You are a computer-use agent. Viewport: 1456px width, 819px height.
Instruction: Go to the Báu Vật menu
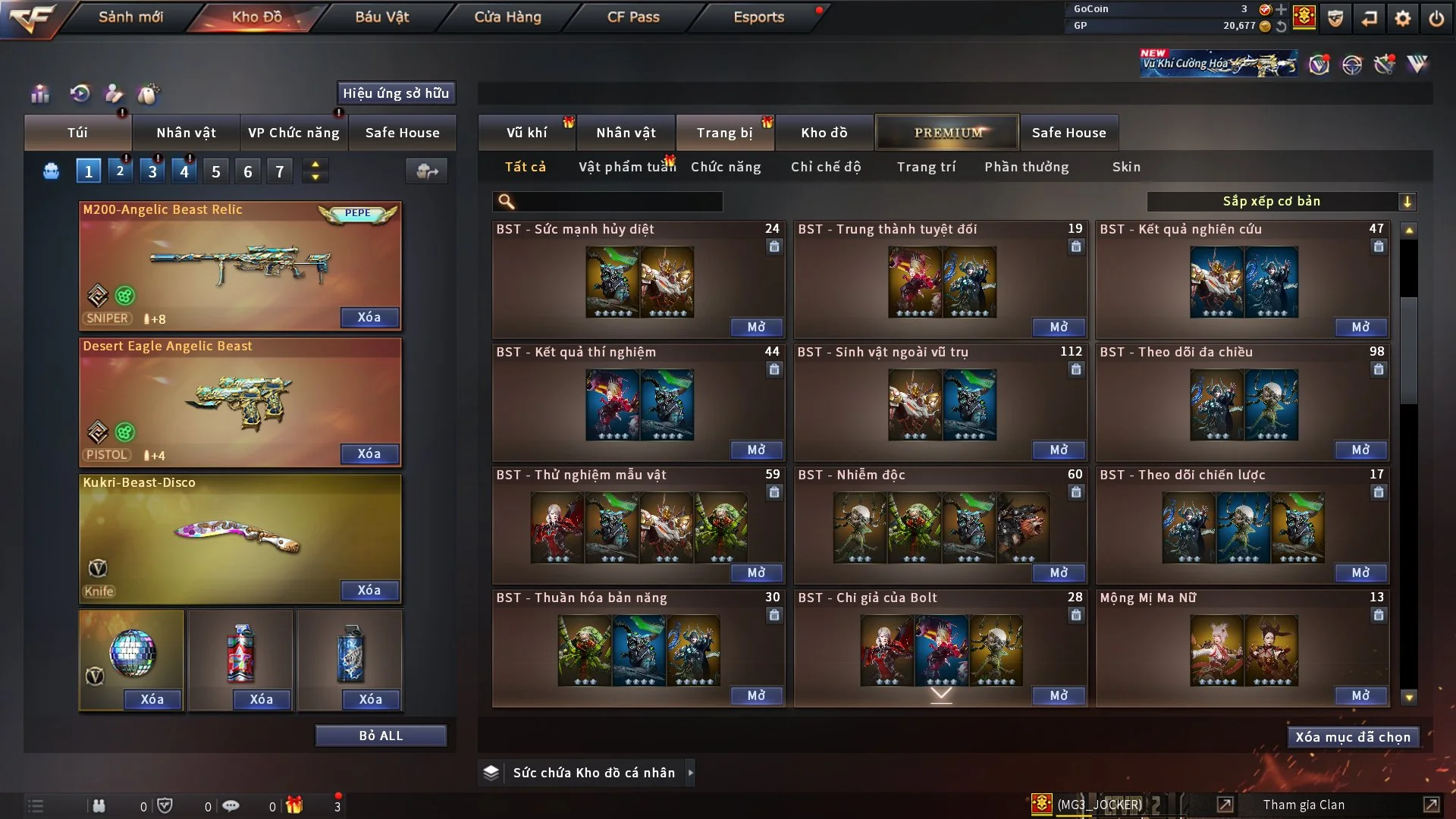pyautogui.click(x=381, y=17)
